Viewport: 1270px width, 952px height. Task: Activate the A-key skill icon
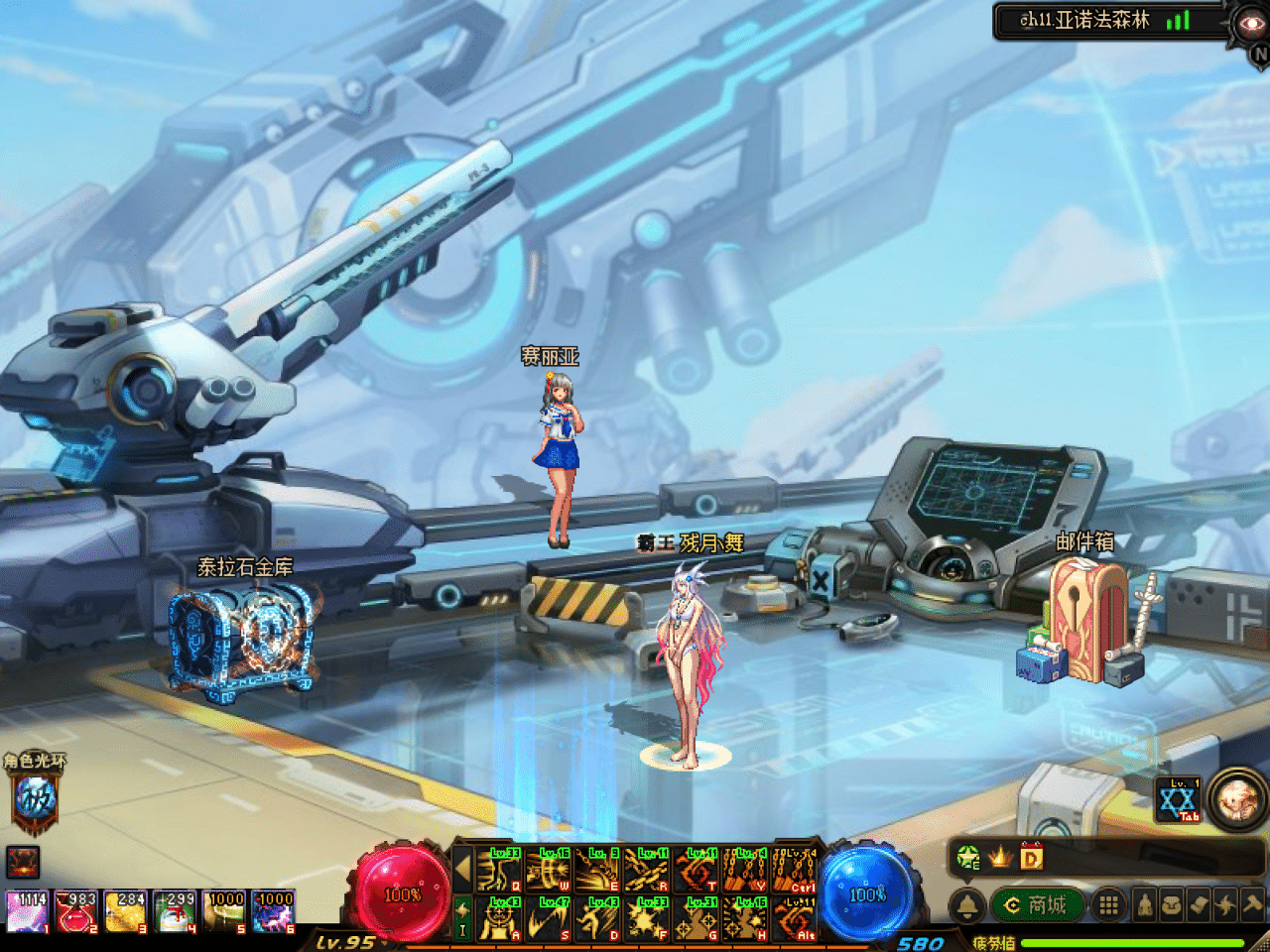pyautogui.click(x=499, y=918)
